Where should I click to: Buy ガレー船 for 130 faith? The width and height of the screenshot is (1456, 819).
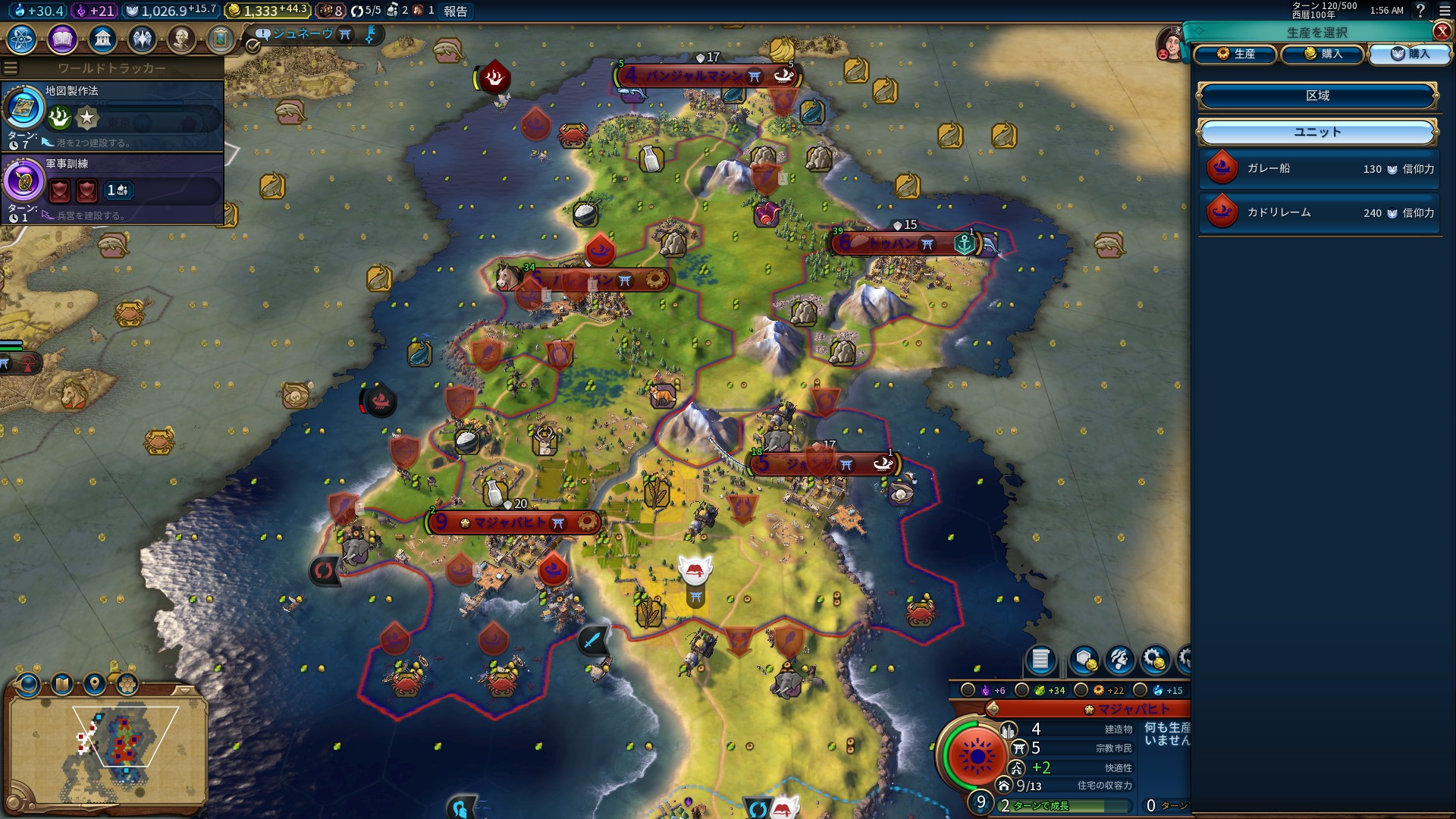pos(1319,168)
